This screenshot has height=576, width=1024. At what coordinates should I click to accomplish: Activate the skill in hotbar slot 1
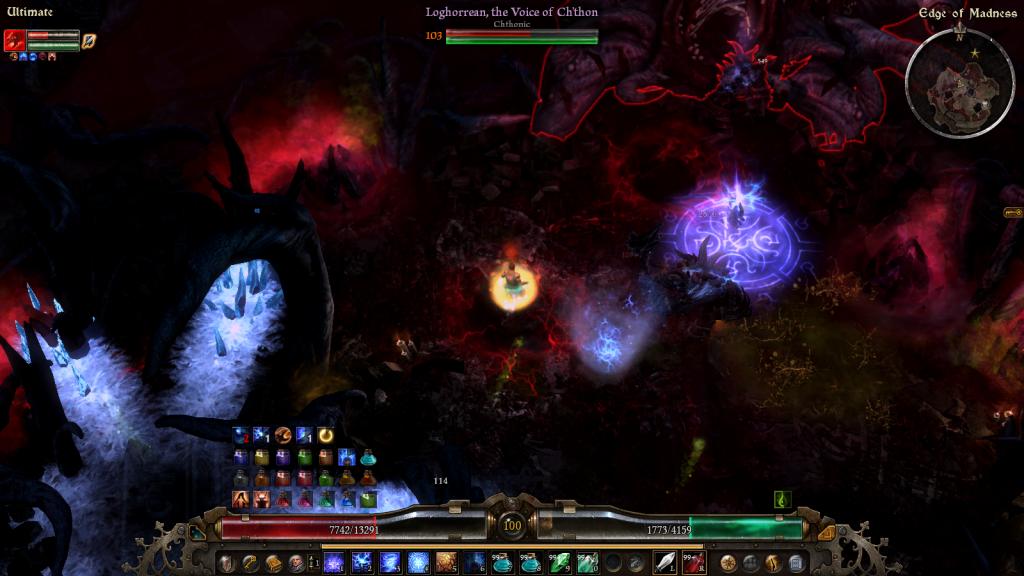click(334, 562)
